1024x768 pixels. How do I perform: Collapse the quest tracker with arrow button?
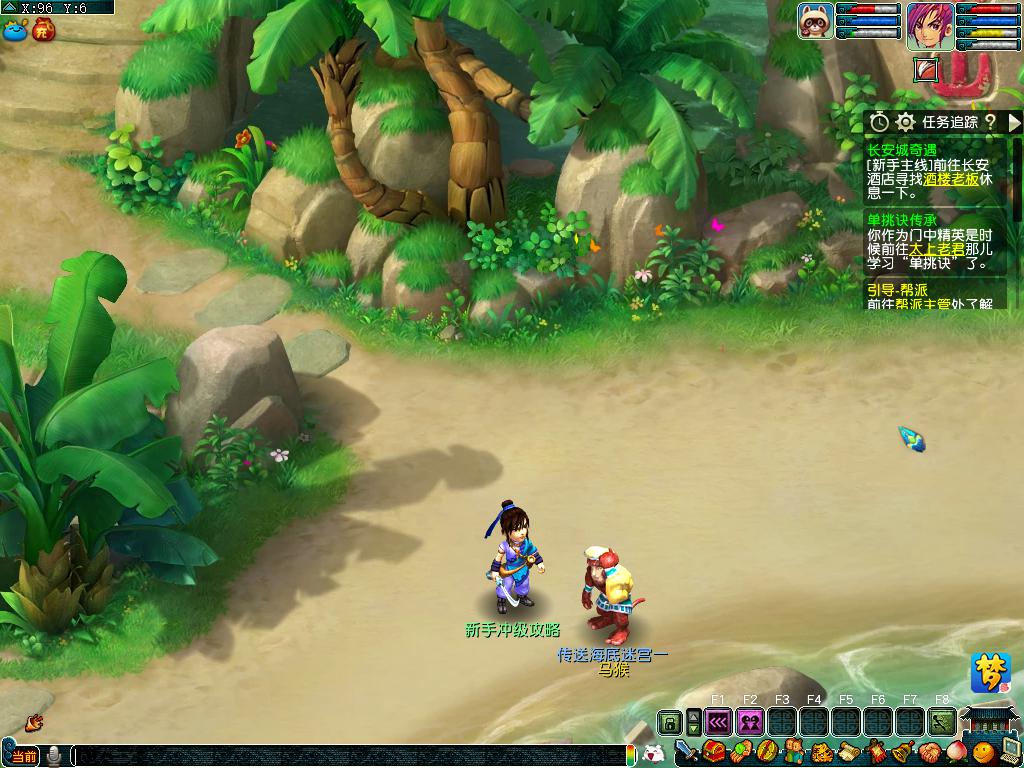[x=1014, y=122]
